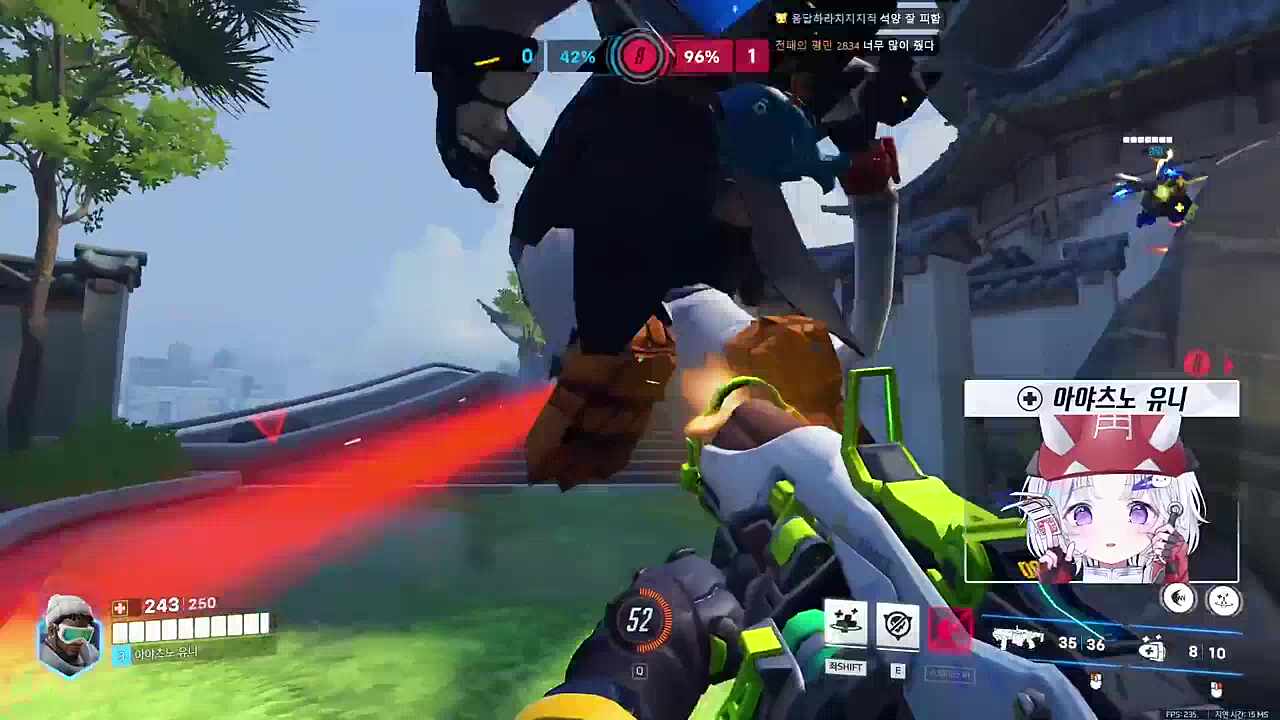Click the control point objective marker
The height and width of the screenshot is (720, 1280).
pyautogui.click(x=639, y=57)
